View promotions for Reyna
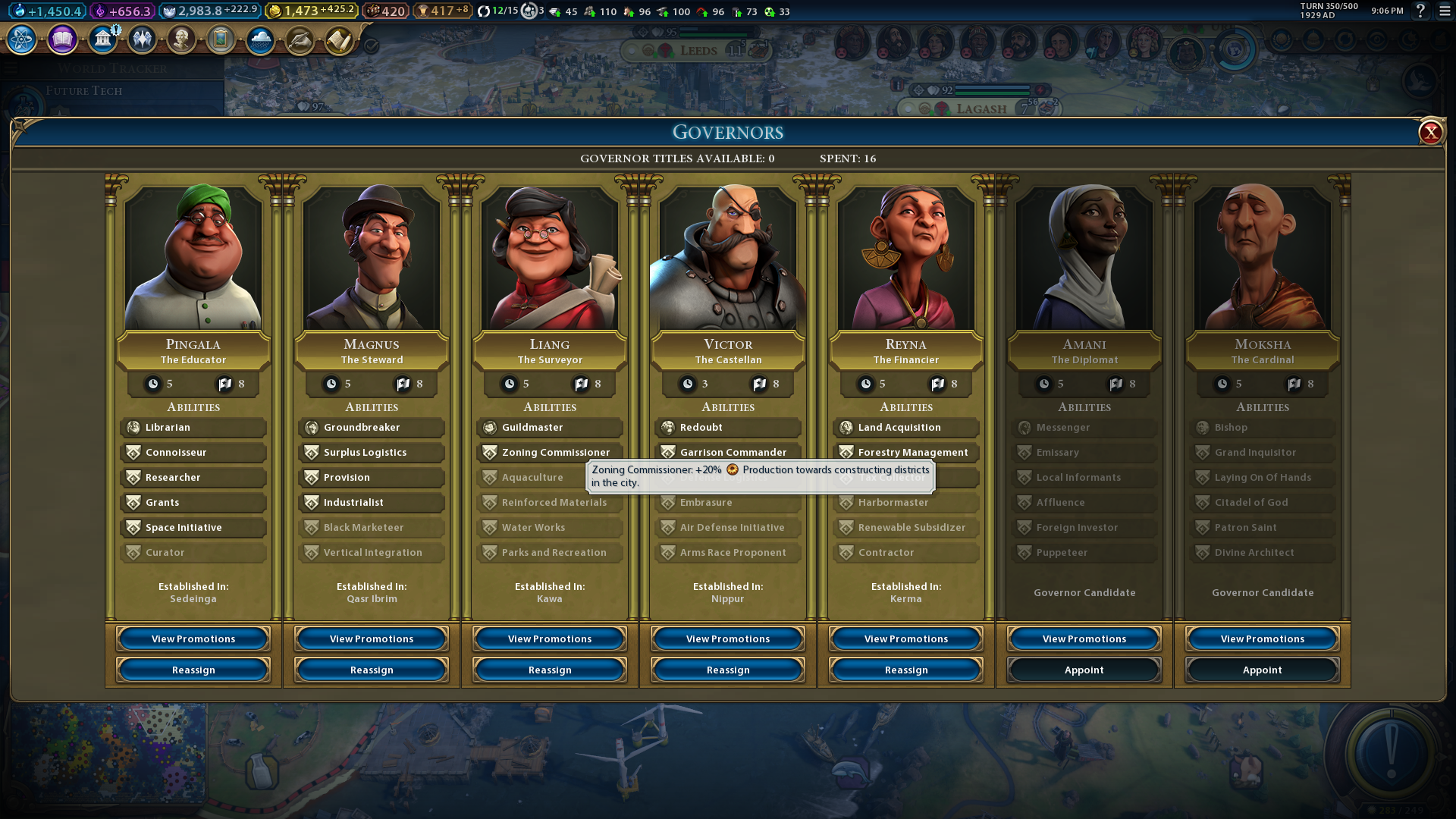 (x=906, y=639)
